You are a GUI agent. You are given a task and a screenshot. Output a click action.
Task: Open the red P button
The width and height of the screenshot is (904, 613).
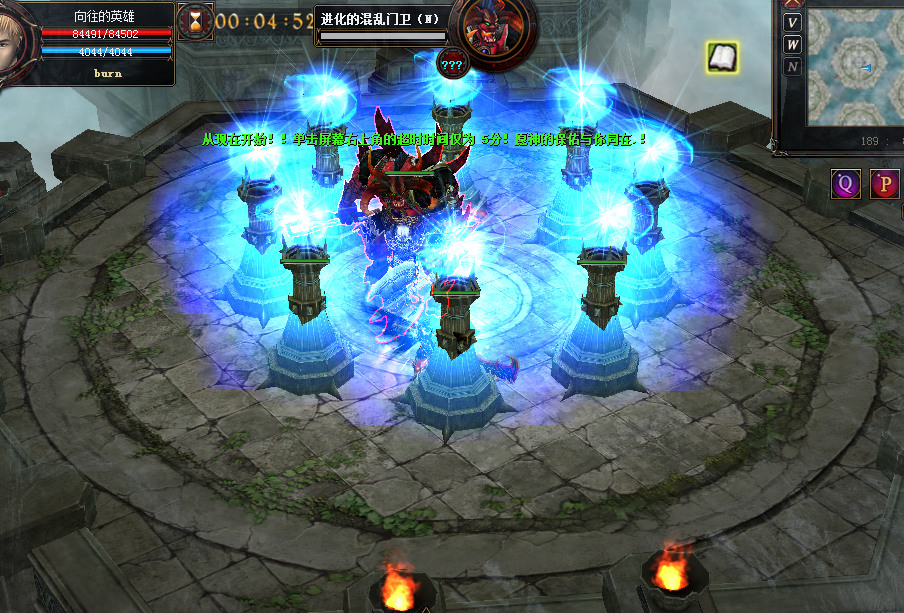point(884,184)
